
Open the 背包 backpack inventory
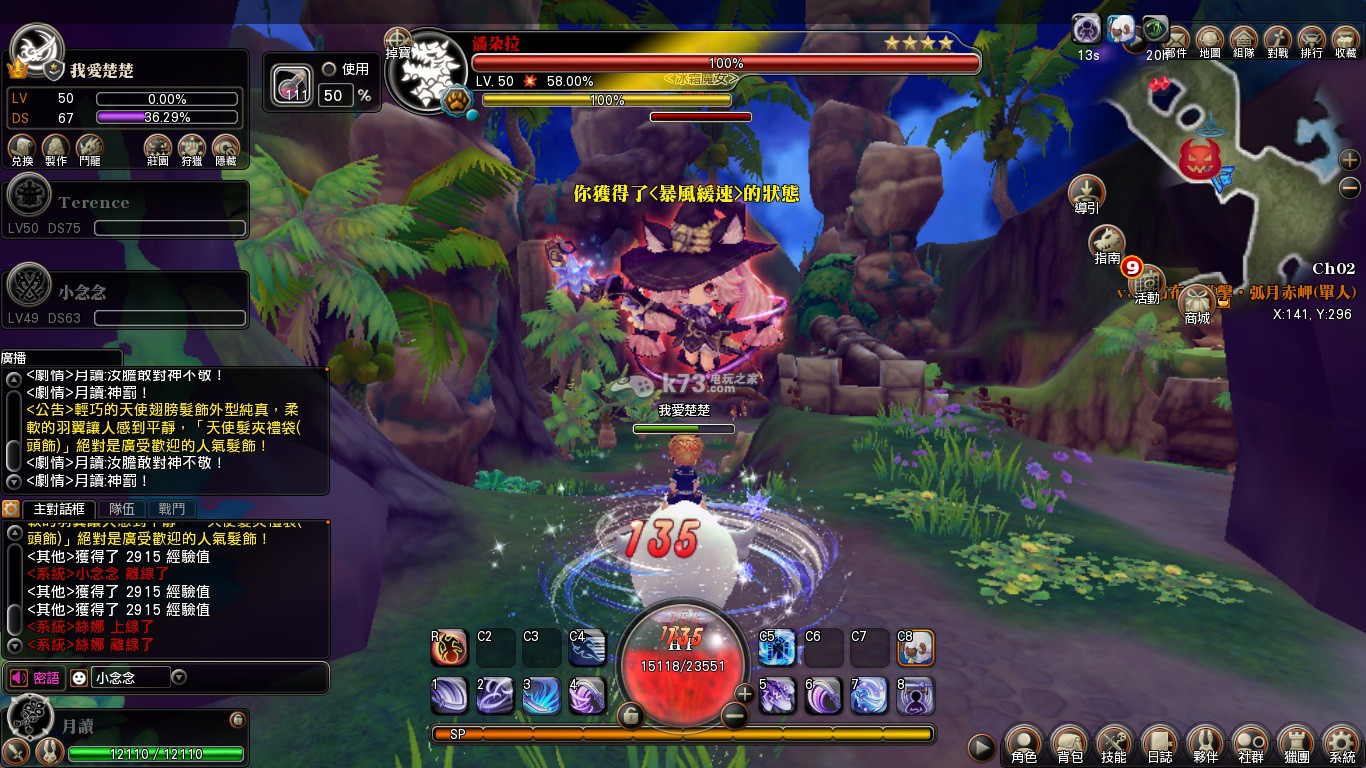[x=1069, y=742]
